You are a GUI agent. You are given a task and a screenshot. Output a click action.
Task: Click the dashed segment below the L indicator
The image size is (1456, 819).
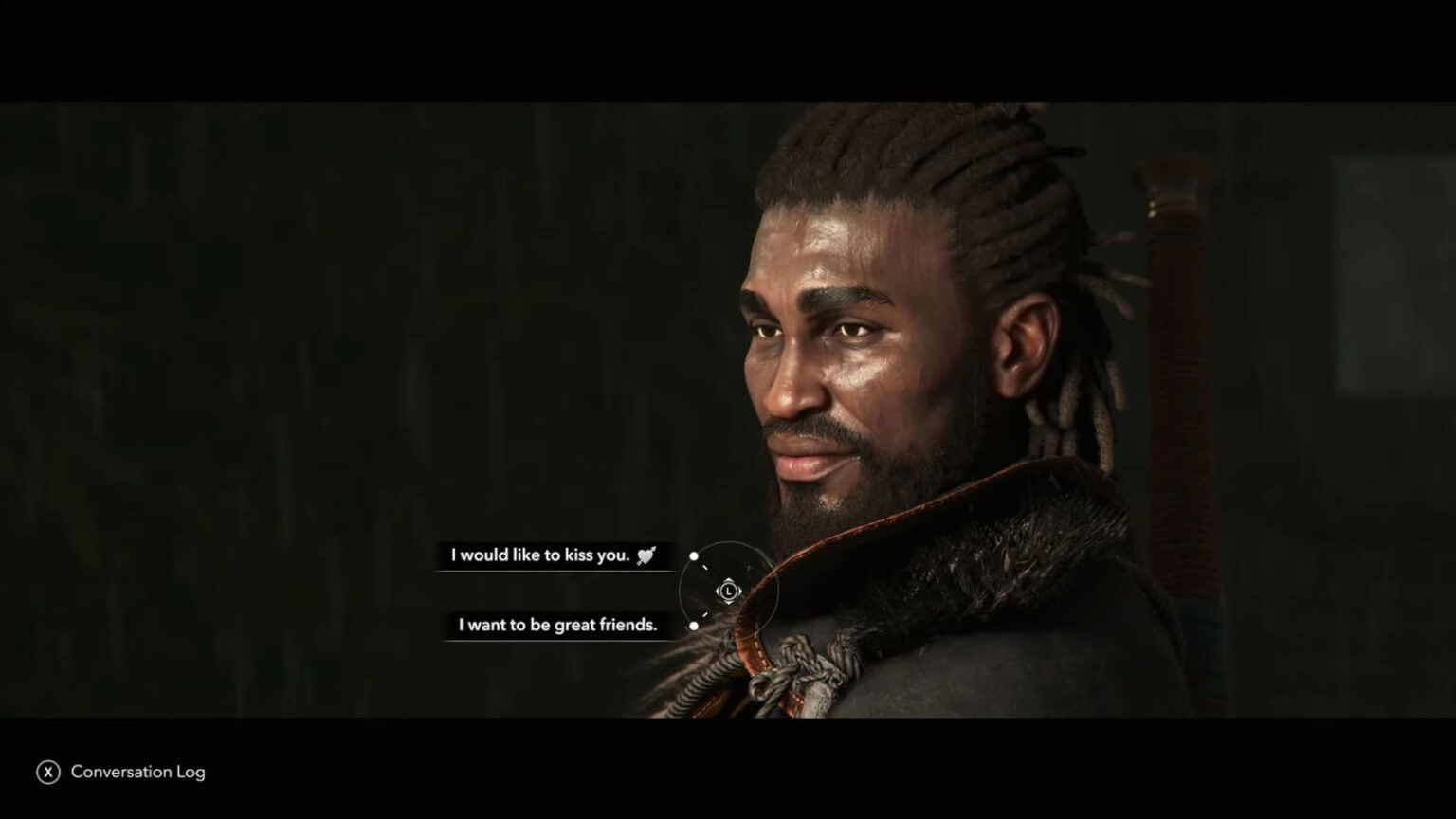click(706, 614)
